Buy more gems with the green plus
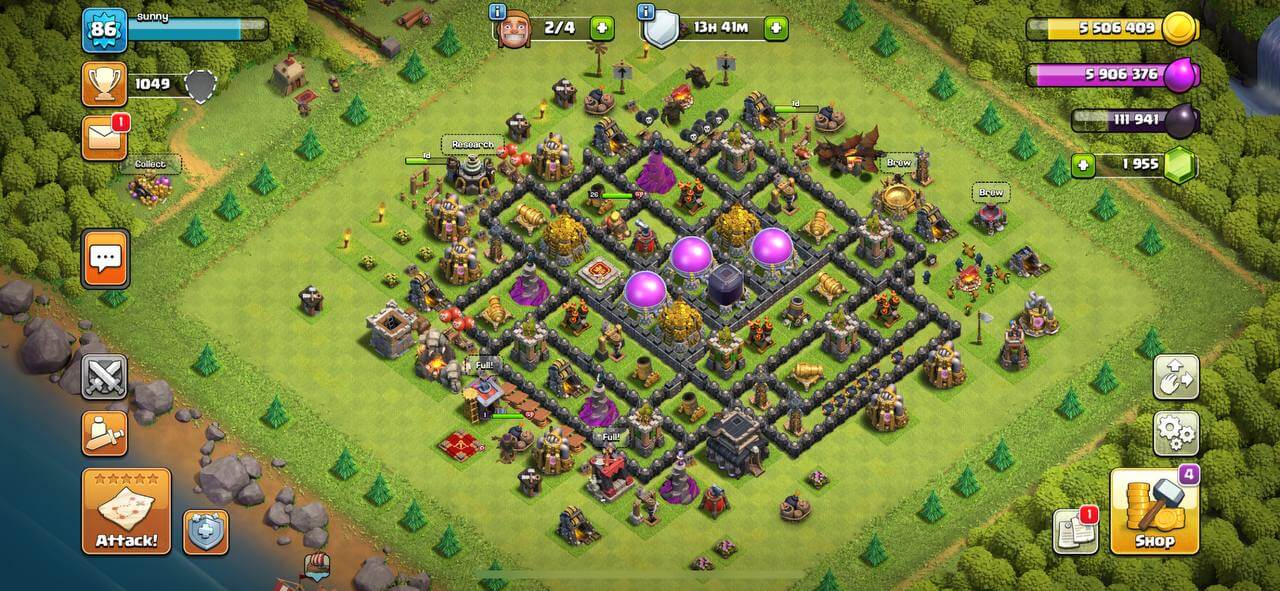The width and height of the screenshot is (1280, 591). click(1083, 164)
